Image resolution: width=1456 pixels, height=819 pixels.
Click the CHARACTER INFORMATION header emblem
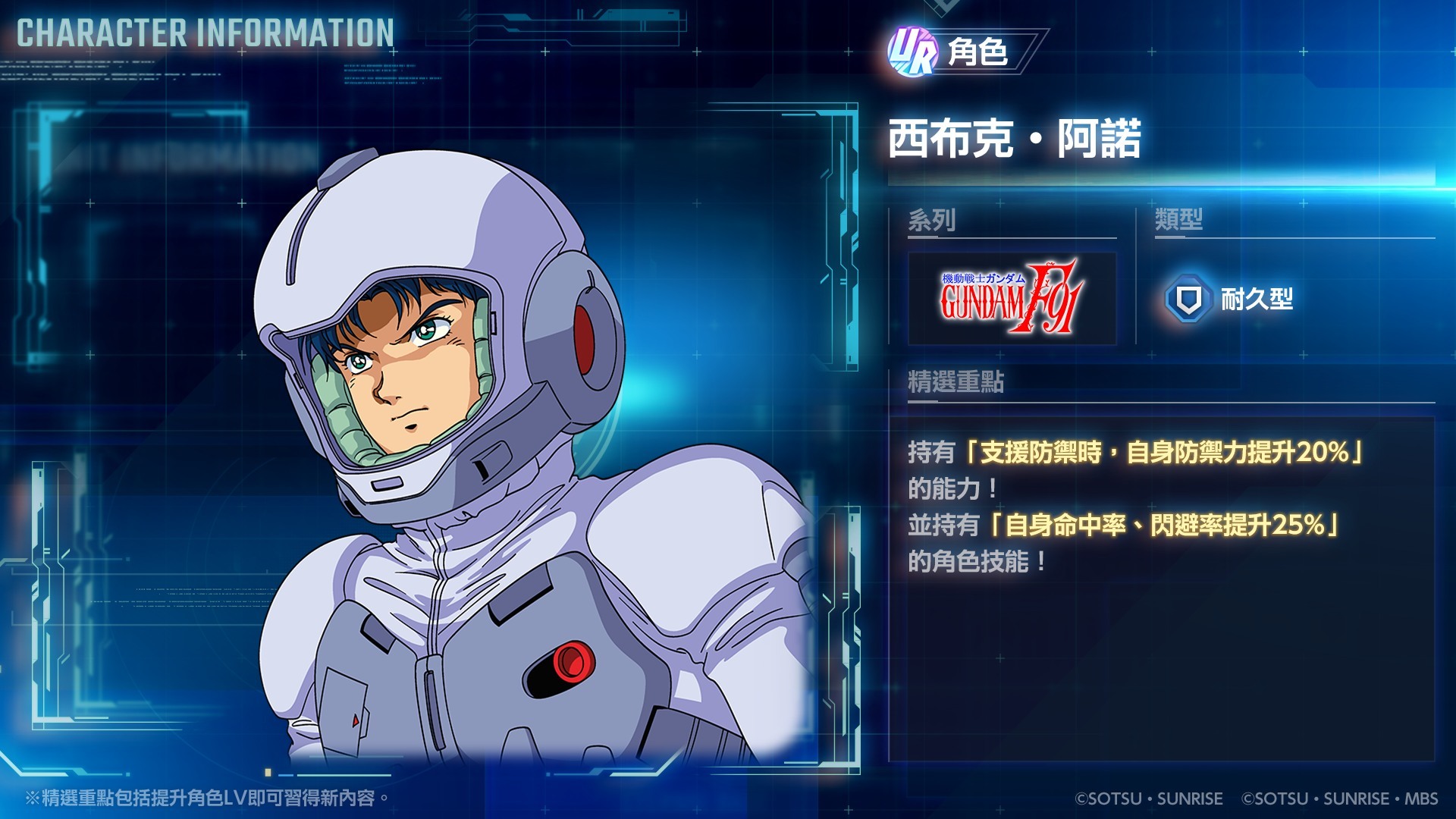click(203, 33)
